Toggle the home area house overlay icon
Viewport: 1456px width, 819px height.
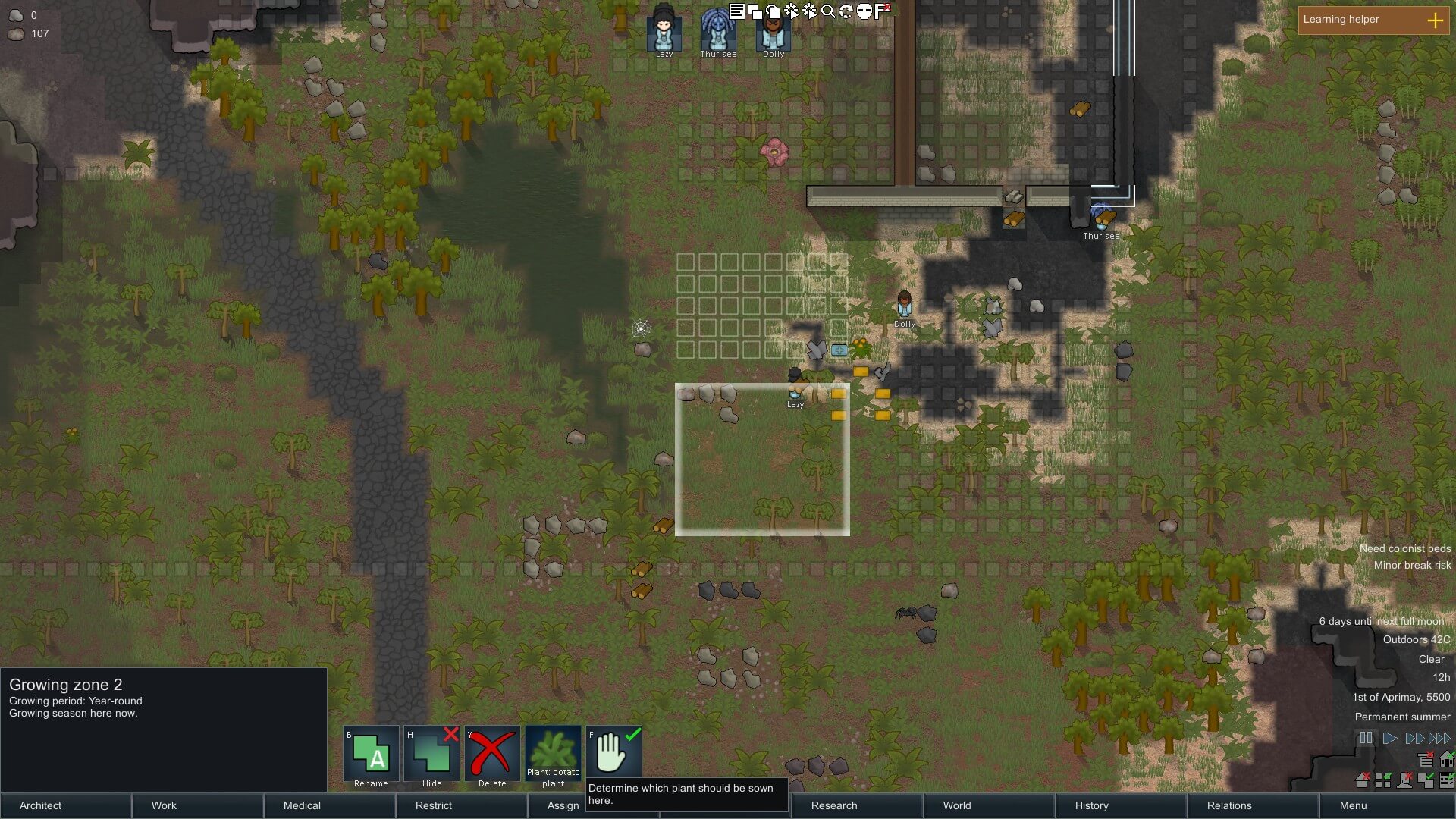pyautogui.click(x=1447, y=759)
